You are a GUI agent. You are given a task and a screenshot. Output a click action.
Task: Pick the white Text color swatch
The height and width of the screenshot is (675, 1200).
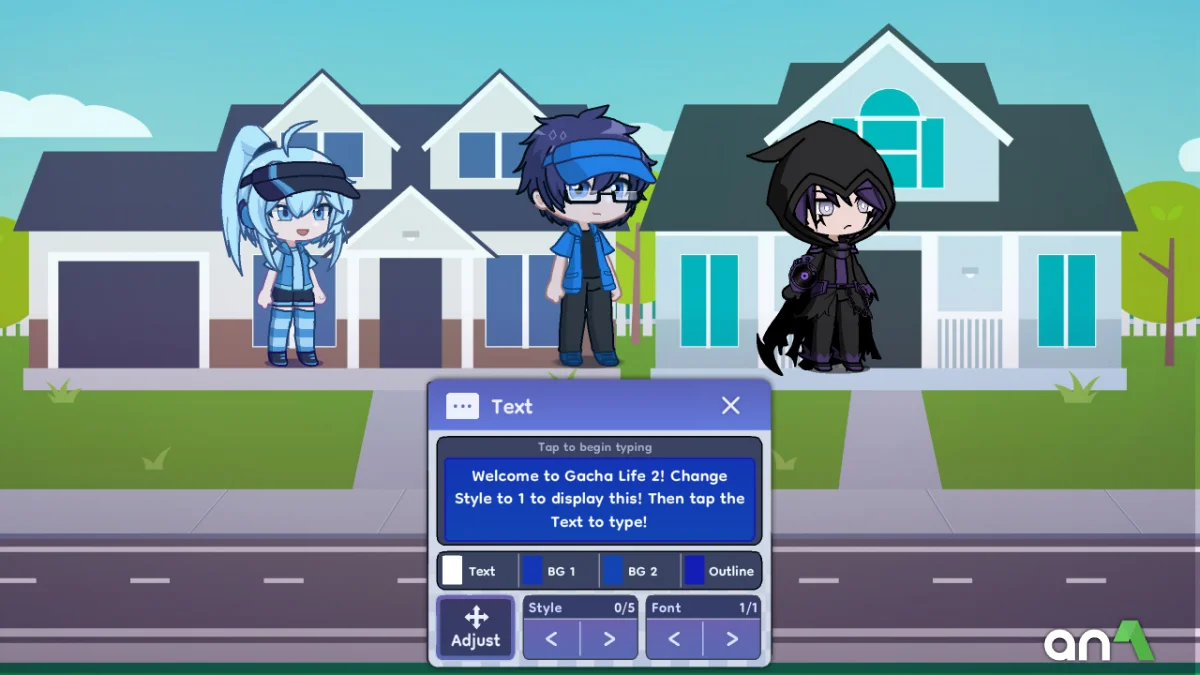pyautogui.click(x=453, y=571)
